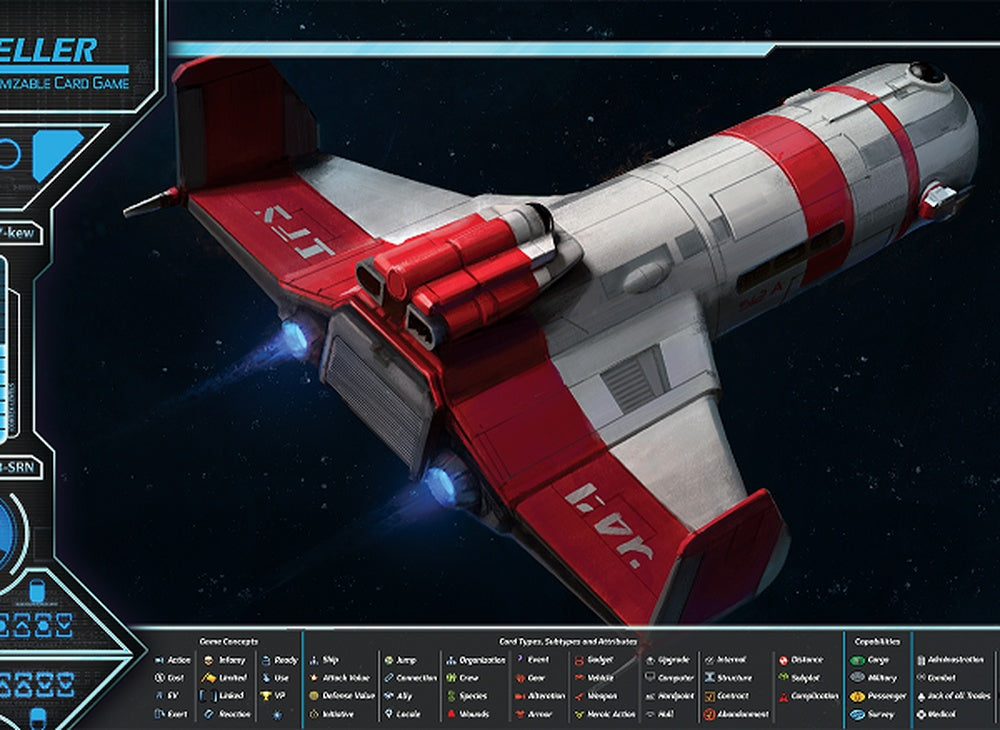
Task: Click the Infamy legend entry
Action: pos(224,660)
